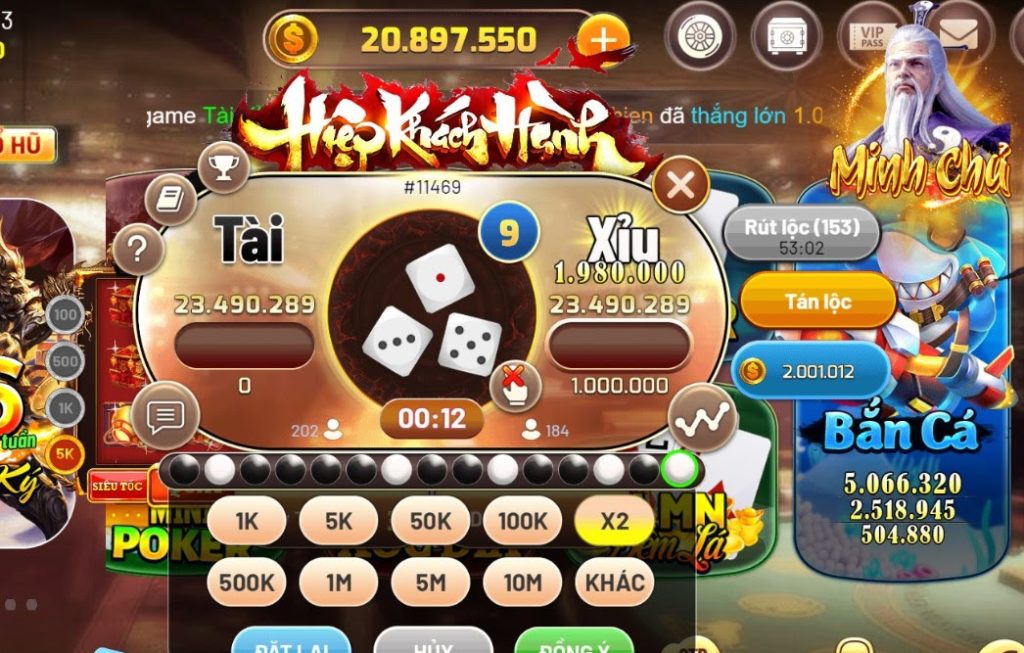This screenshot has height=653, width=1024.
Task: Choose the 50K bet chip
Action: pos(430,521)
